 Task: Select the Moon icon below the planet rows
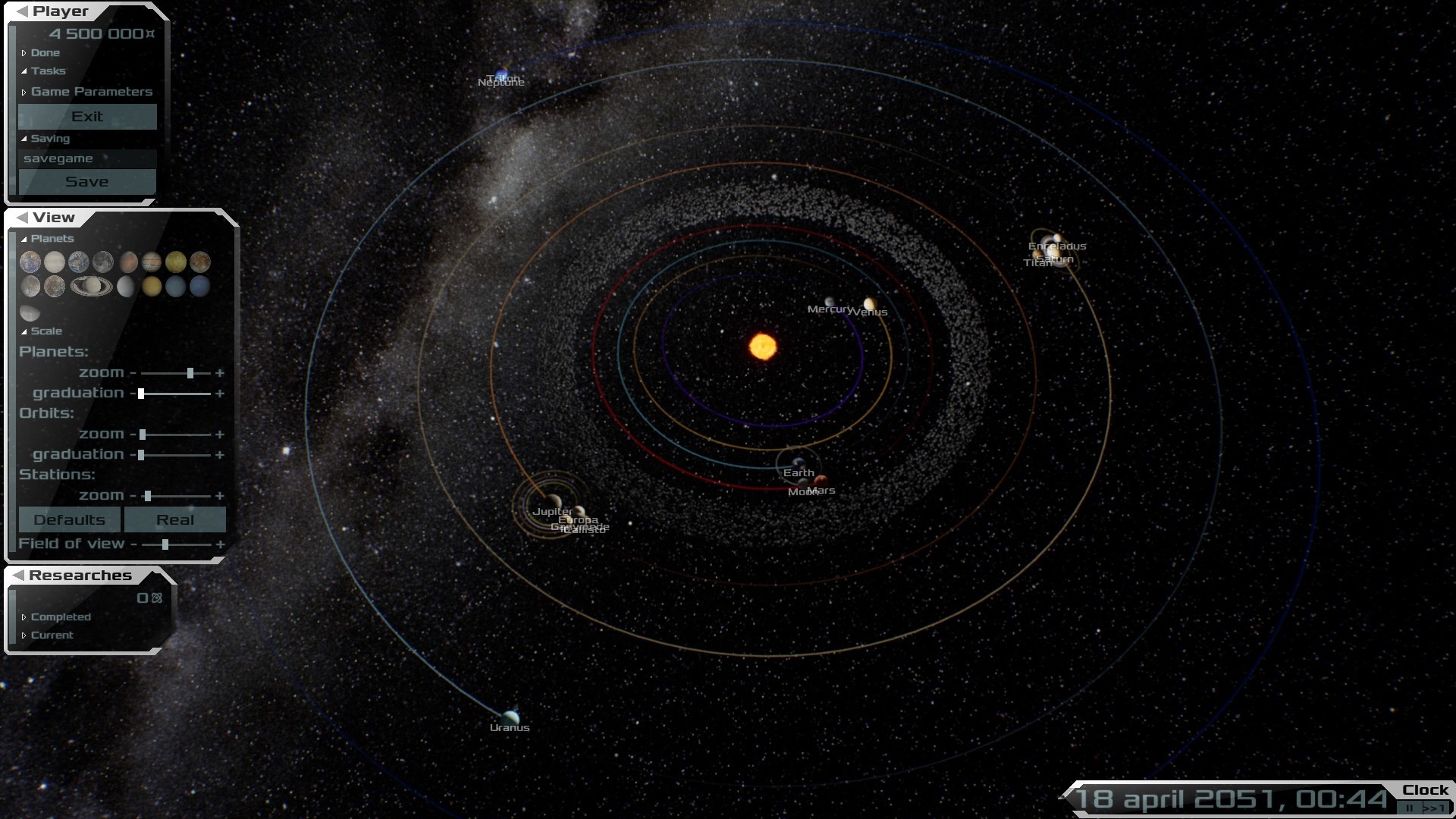pos(30,312)
